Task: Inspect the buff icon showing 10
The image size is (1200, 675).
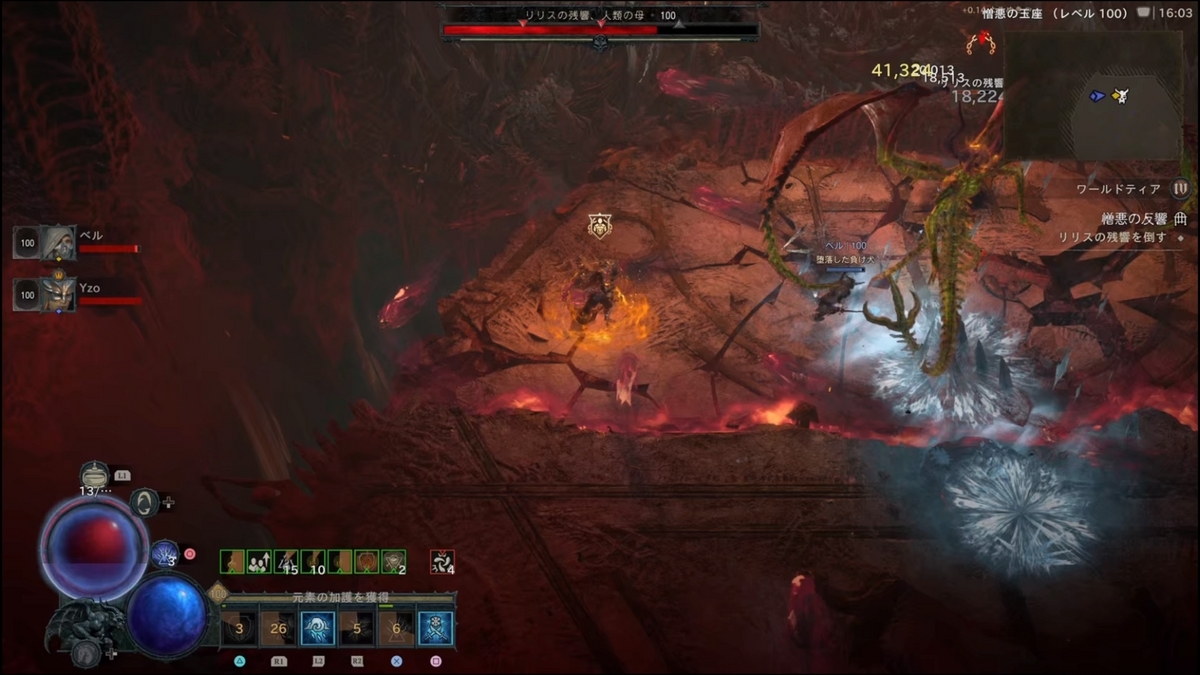Action: tap(312, 562)
